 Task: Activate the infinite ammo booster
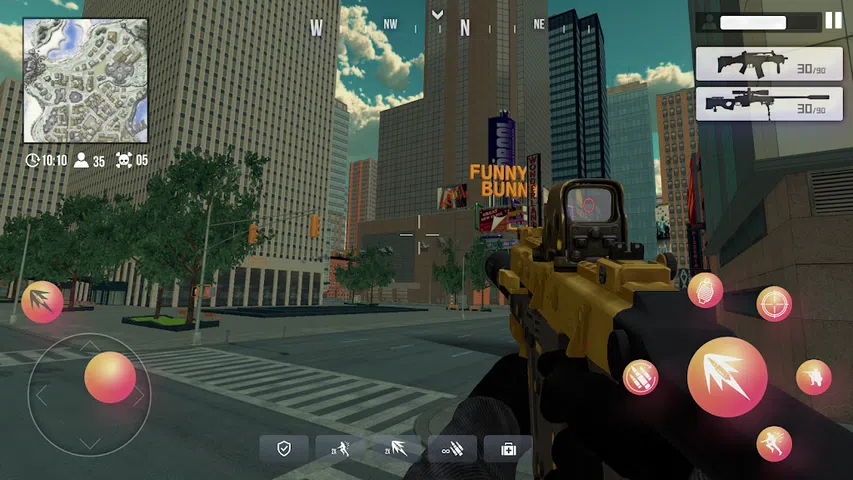452,449
